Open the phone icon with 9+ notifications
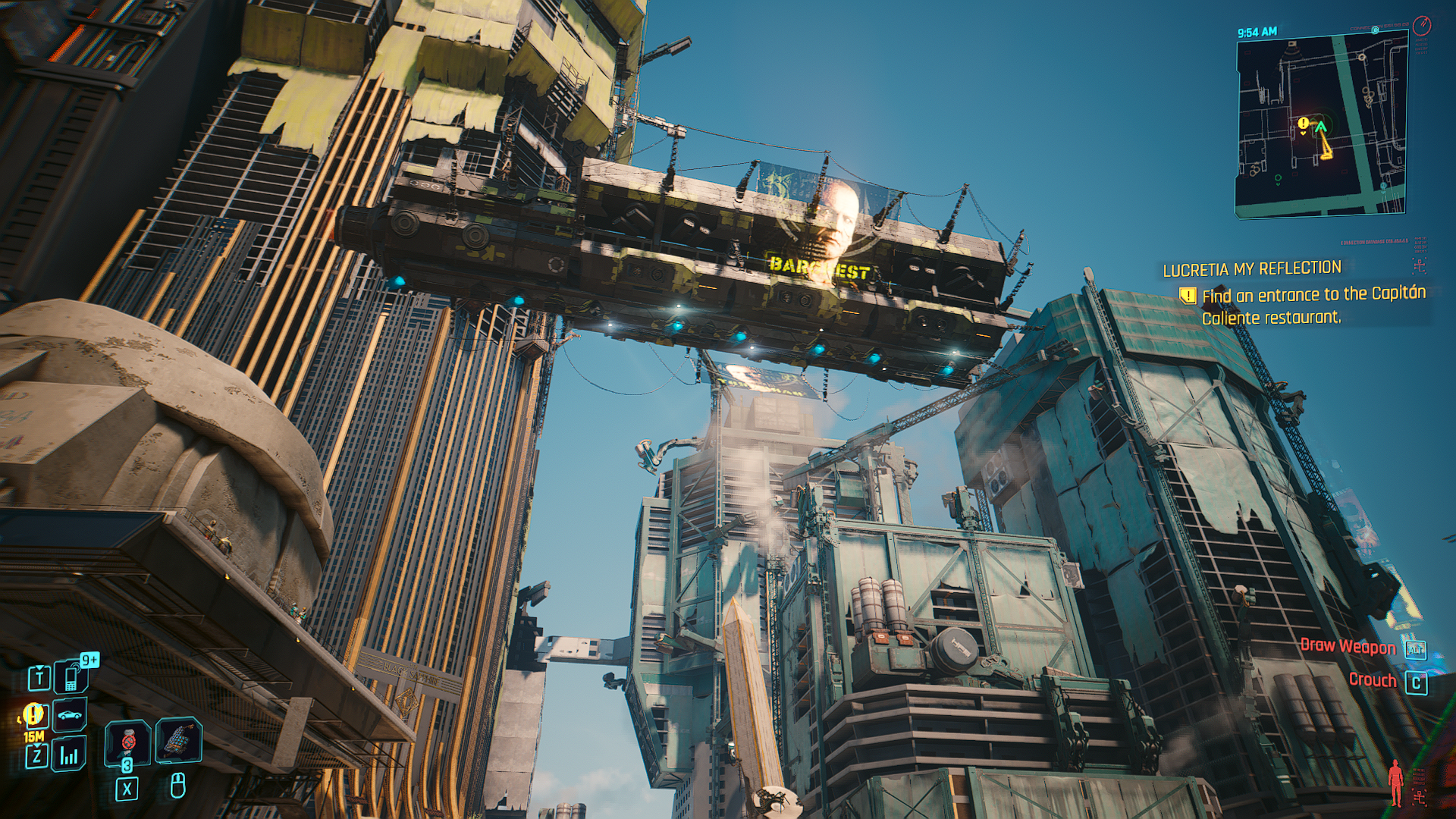Image resolution: width=1456 pixels, height=819 pixels. pos(71,676)
